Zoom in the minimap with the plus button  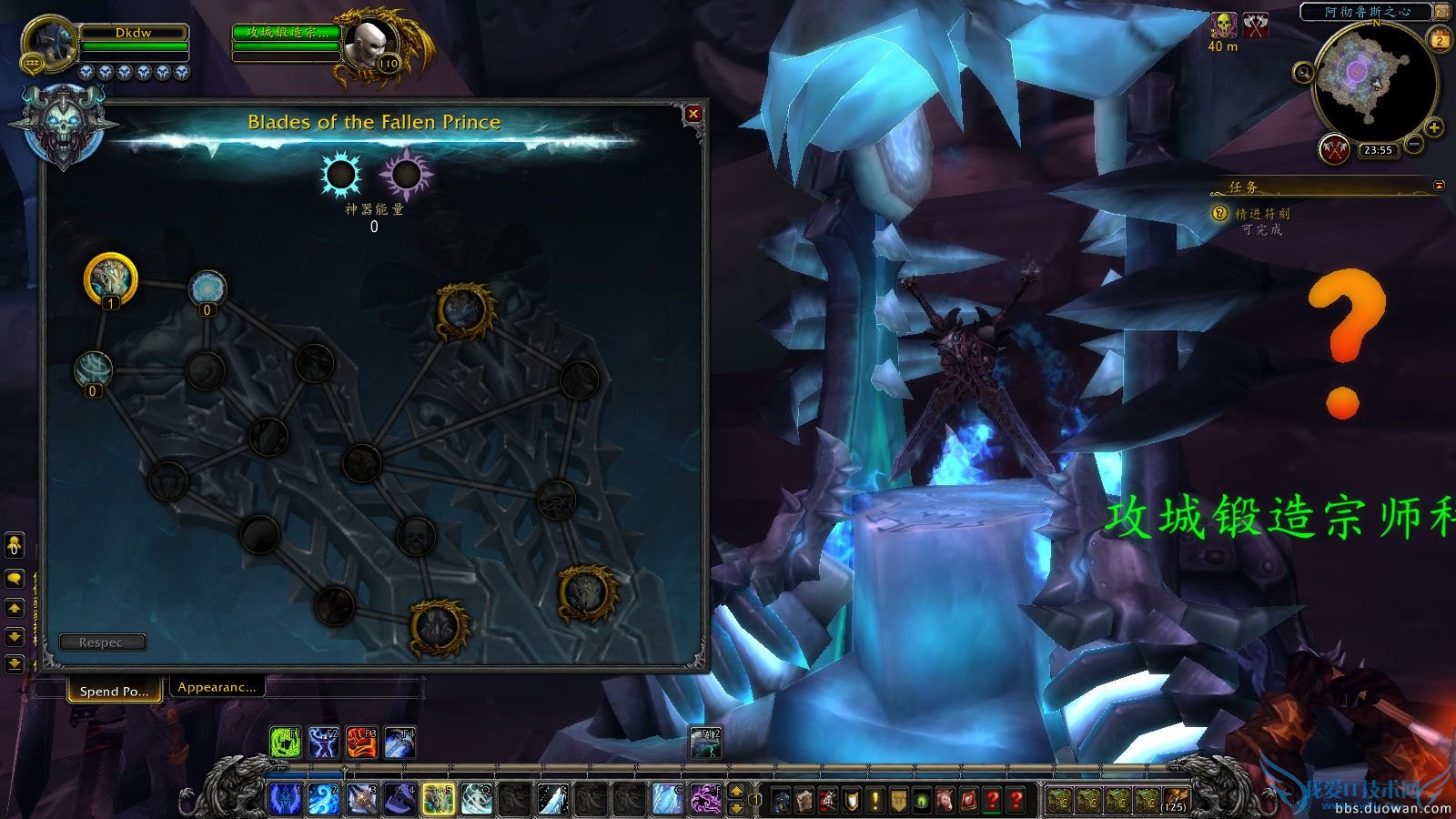[x=1432, y=127]
